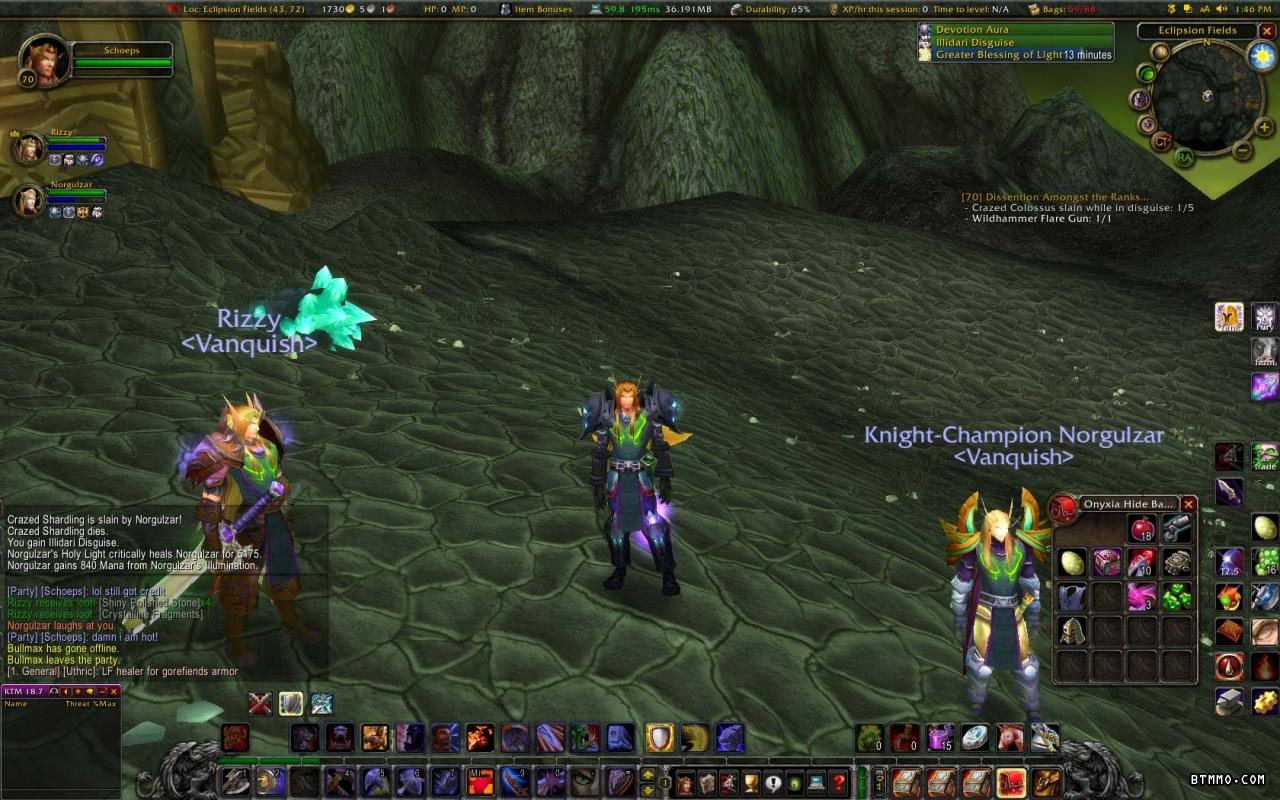Zoom out the minimap with minus button
The image size is (1280, 800).
1242,151
